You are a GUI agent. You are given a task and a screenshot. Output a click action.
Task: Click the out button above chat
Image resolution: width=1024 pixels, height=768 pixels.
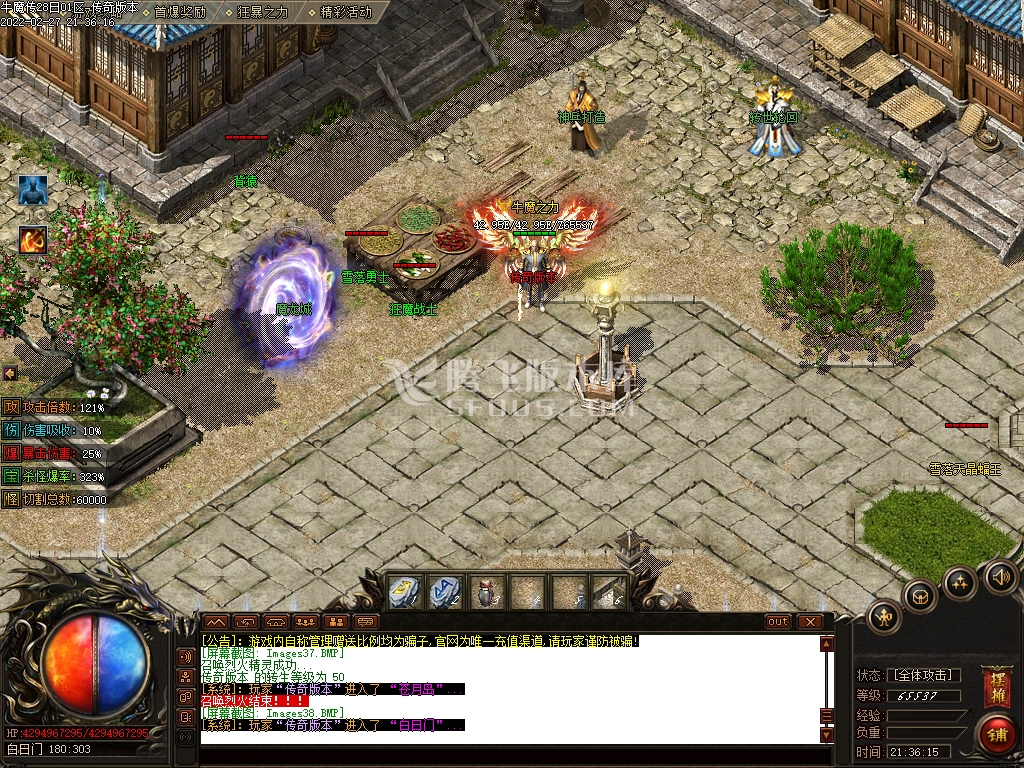(778, 621)
